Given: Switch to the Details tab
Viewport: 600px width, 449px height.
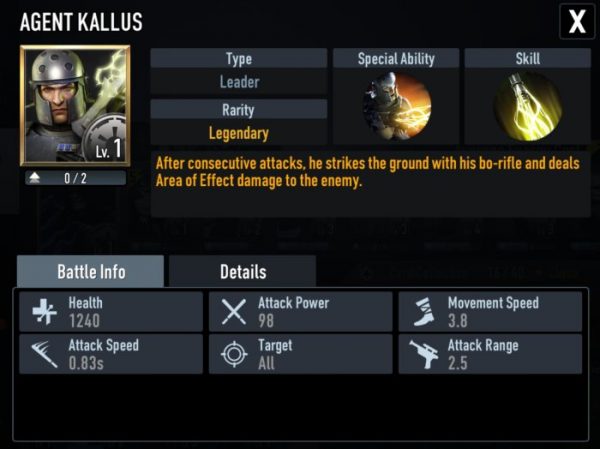Looking at the screenshot, I should (x=242, y=271).
